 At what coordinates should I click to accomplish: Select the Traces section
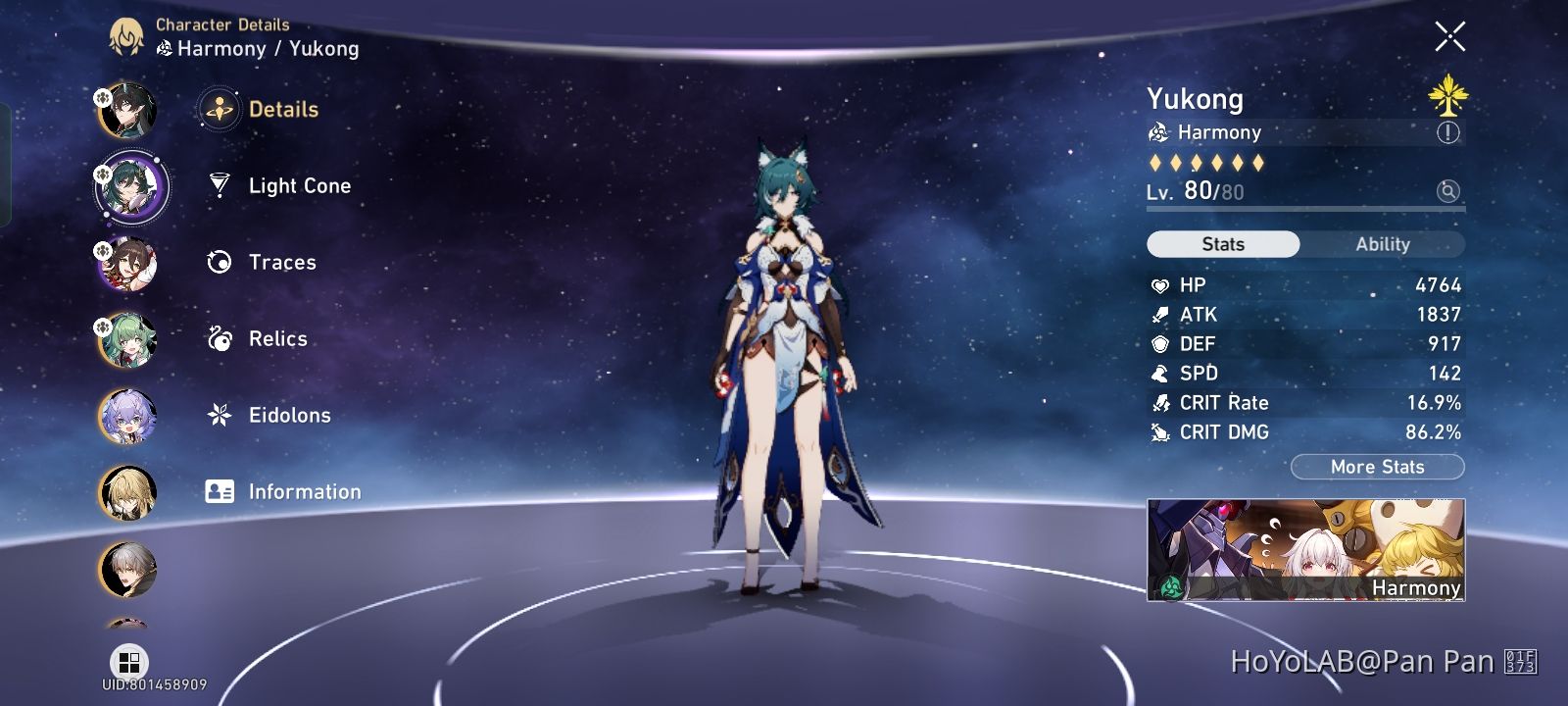coord(281,262)
